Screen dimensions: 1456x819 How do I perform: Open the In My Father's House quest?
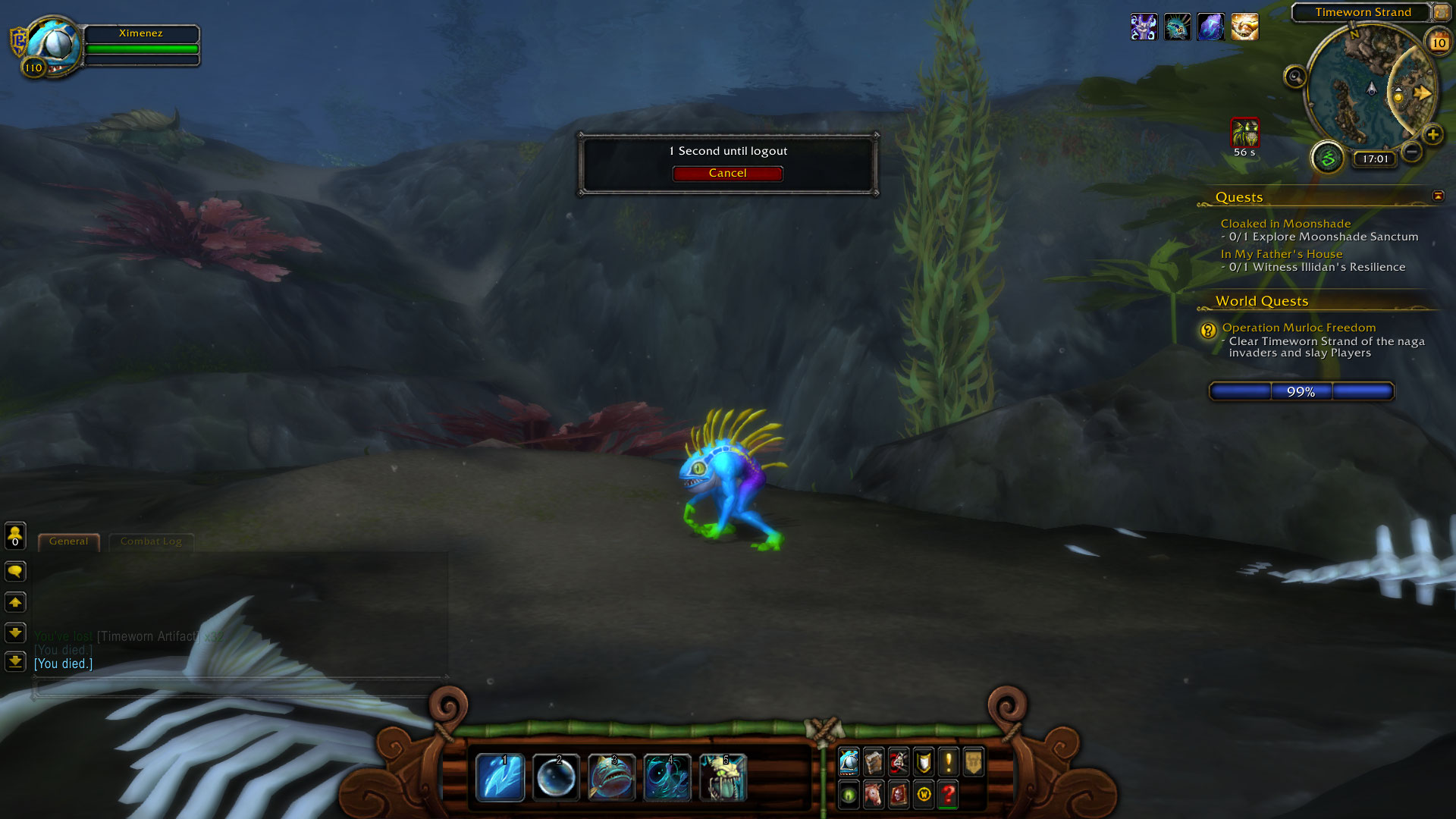[x=1282, y=254]
